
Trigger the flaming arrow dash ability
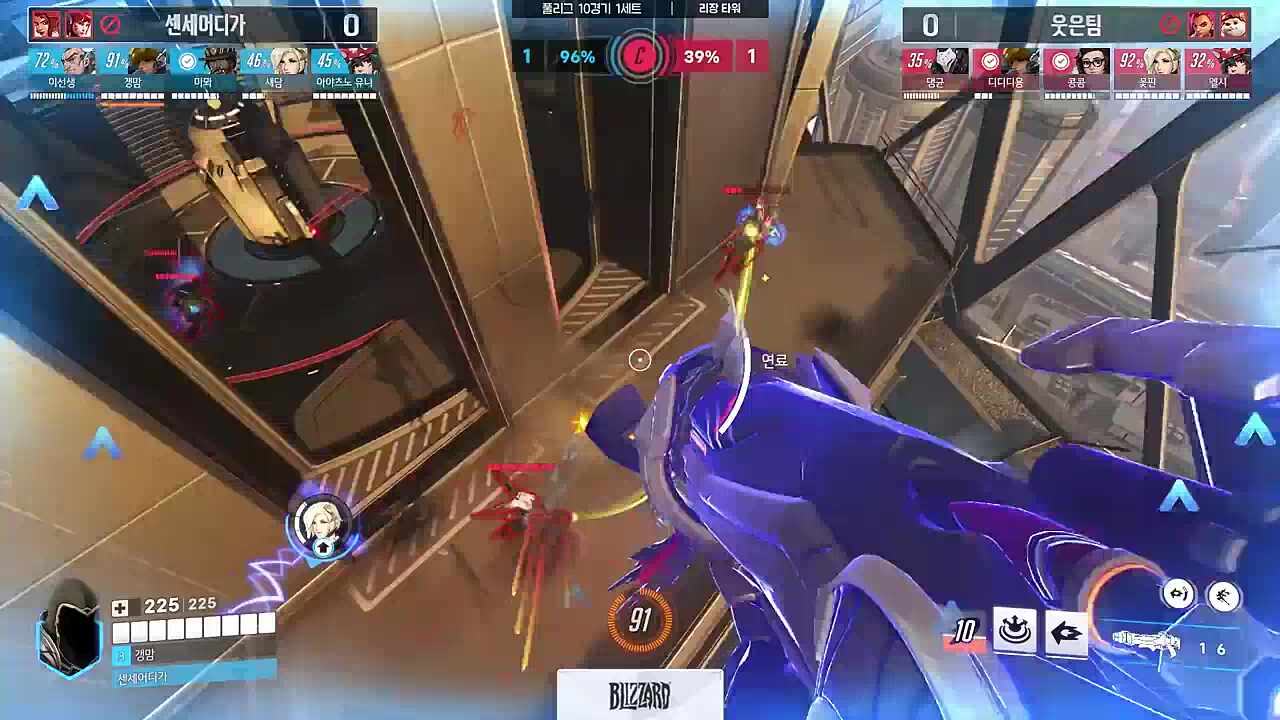[1066, 632]
